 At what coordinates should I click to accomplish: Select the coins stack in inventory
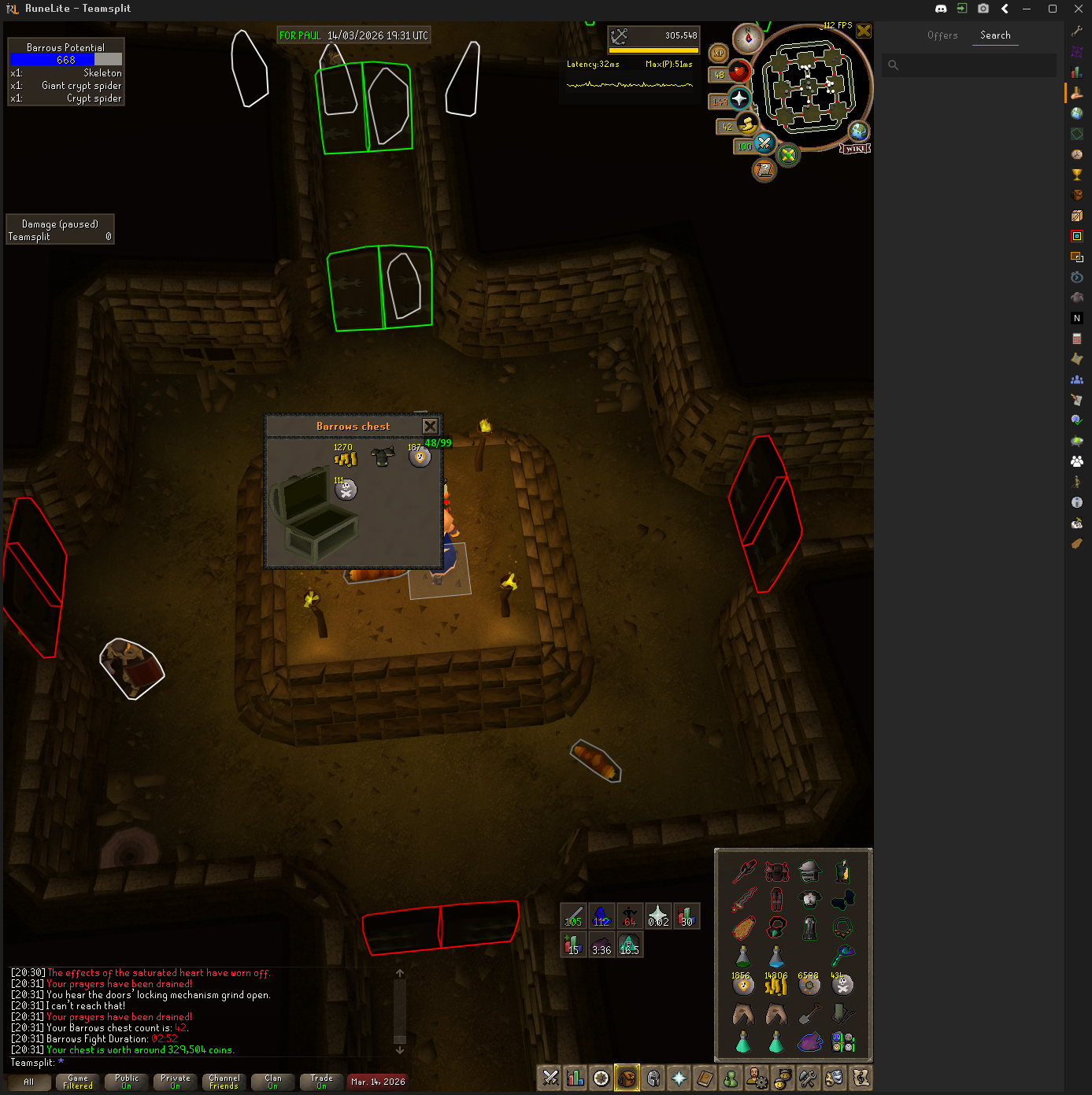click(776, 985)
